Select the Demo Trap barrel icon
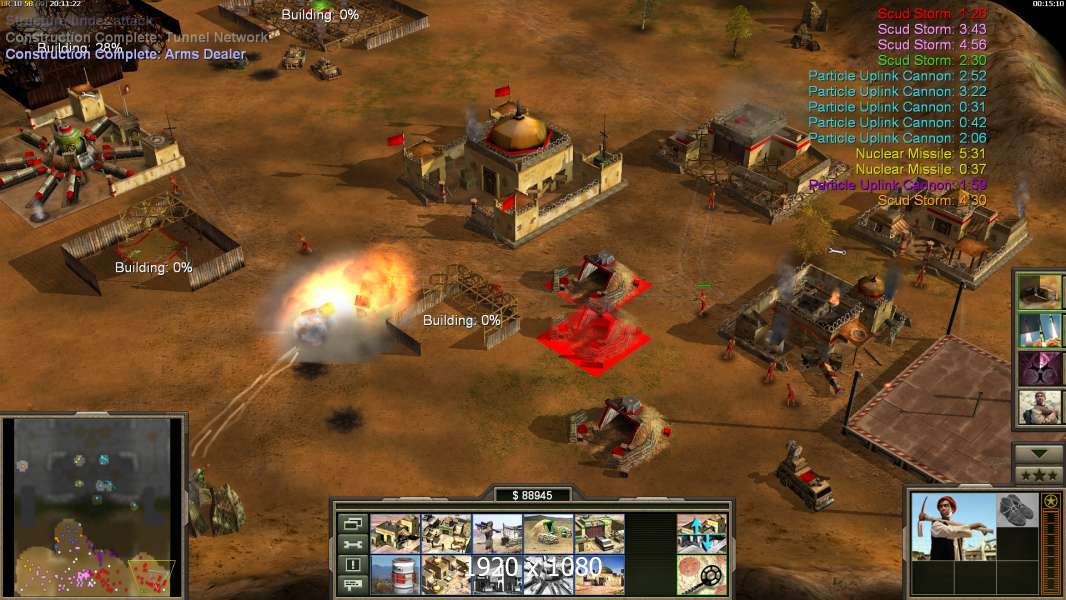 (394, 574)
